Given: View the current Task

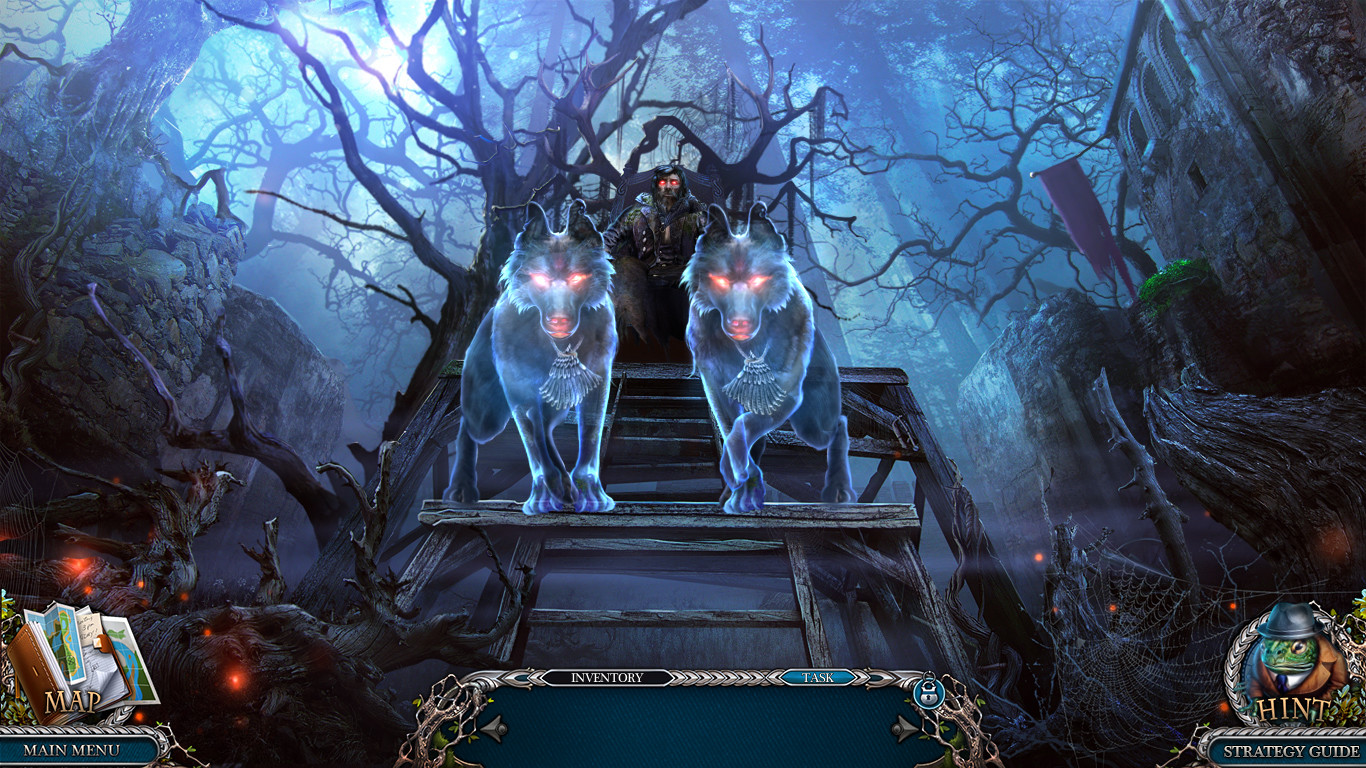Looking at the screenshot, I should click(x=820, y=677).
